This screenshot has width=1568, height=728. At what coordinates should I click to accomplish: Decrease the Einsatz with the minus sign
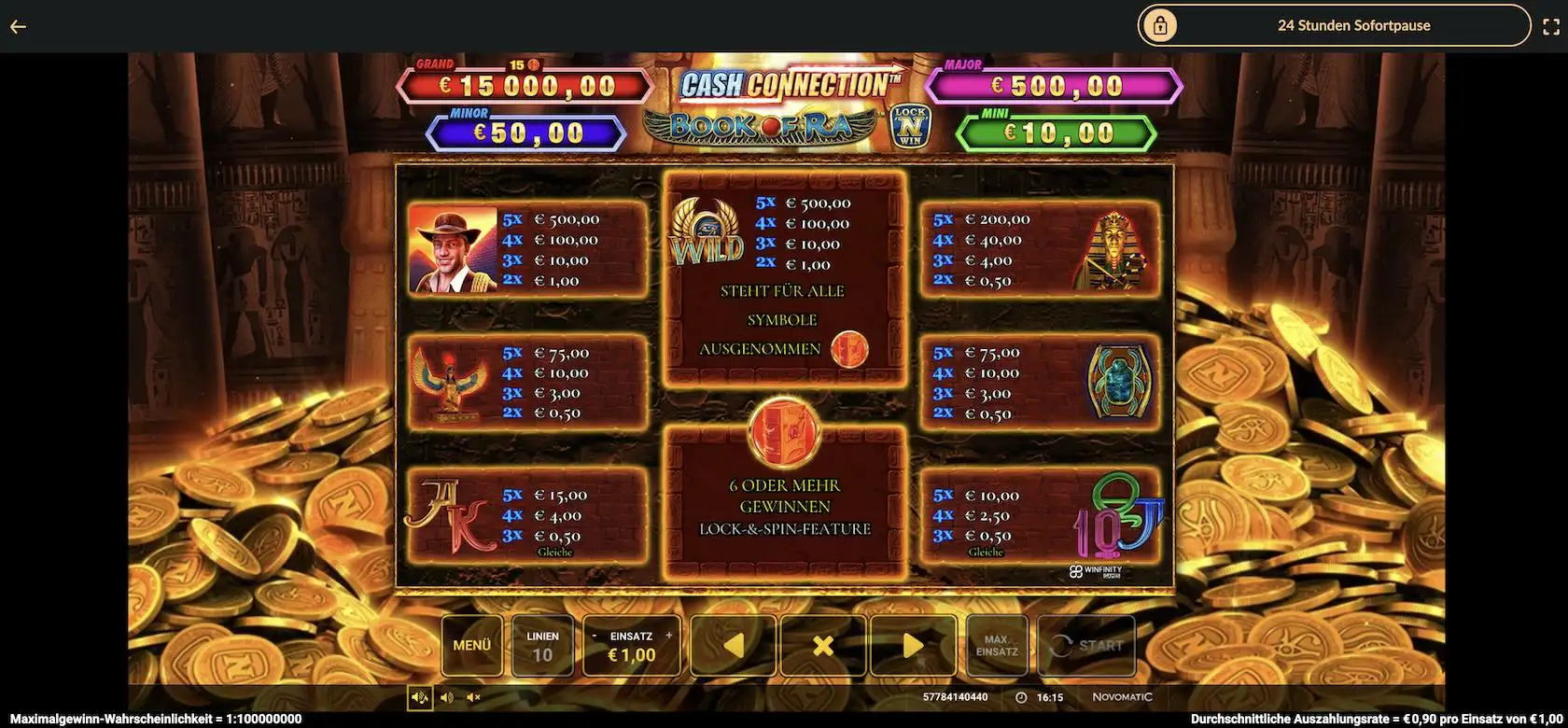595,636
